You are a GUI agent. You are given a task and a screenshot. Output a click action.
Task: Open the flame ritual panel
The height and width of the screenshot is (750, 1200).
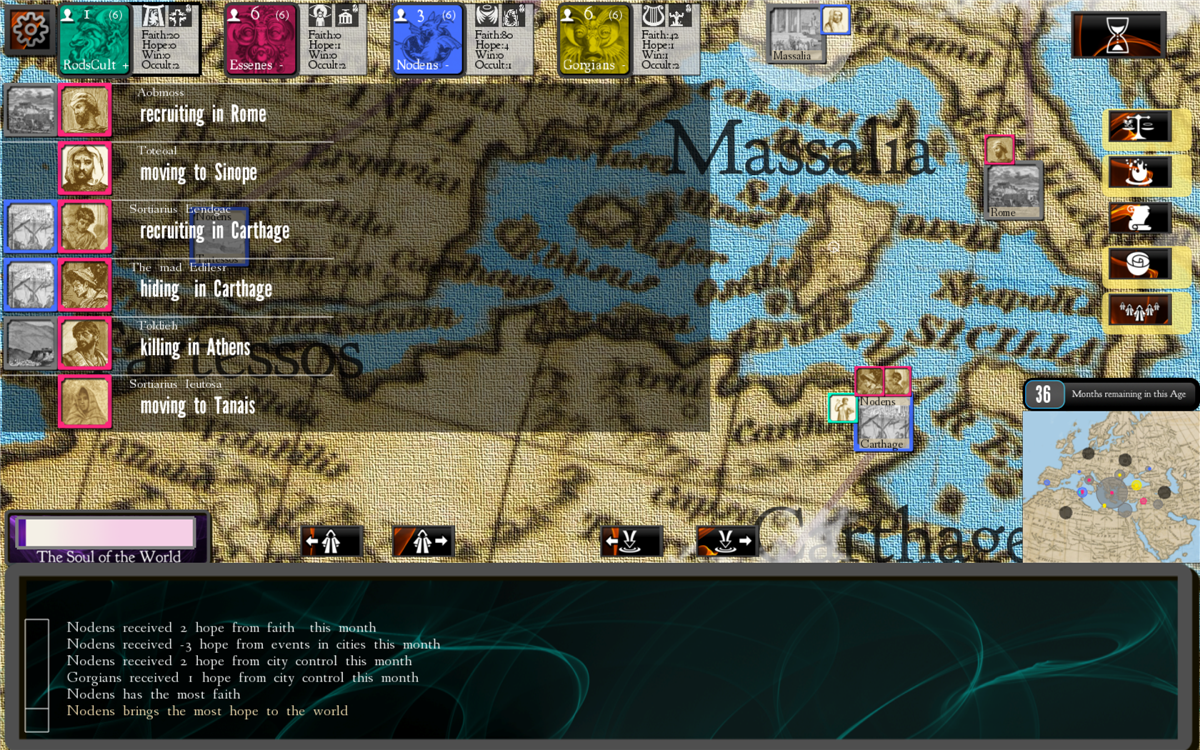click(1139, 173)
